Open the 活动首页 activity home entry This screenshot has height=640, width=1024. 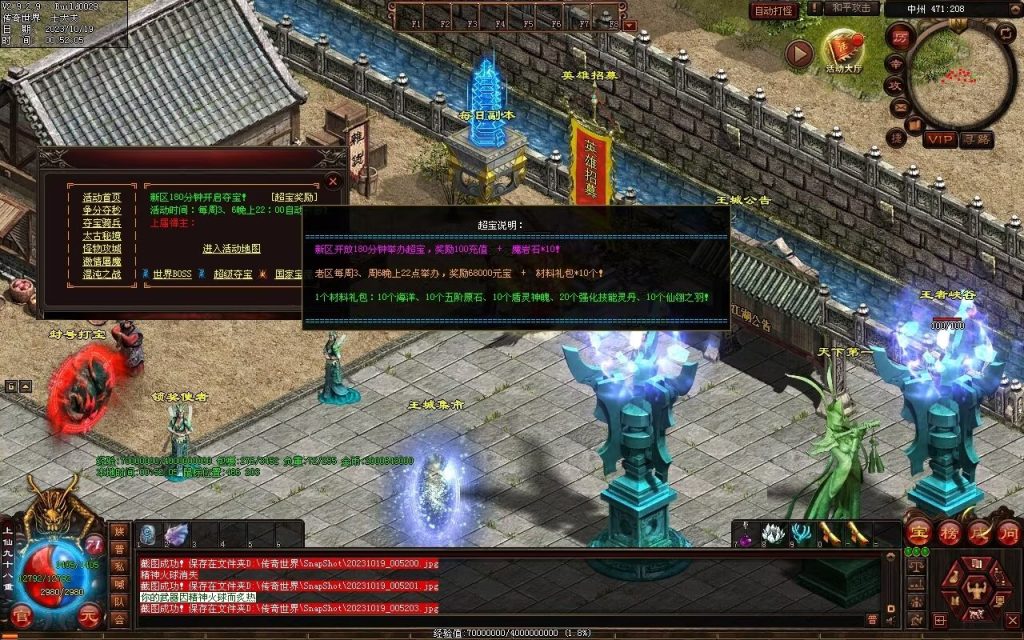tap(101, 198)
